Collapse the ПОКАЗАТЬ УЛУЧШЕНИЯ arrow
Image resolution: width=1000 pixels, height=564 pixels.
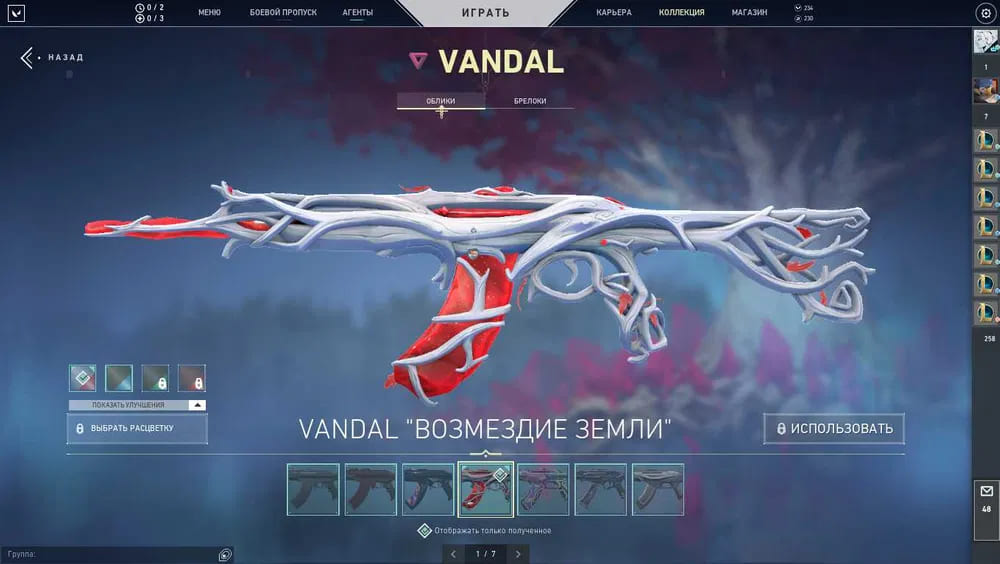coord(197,405)
